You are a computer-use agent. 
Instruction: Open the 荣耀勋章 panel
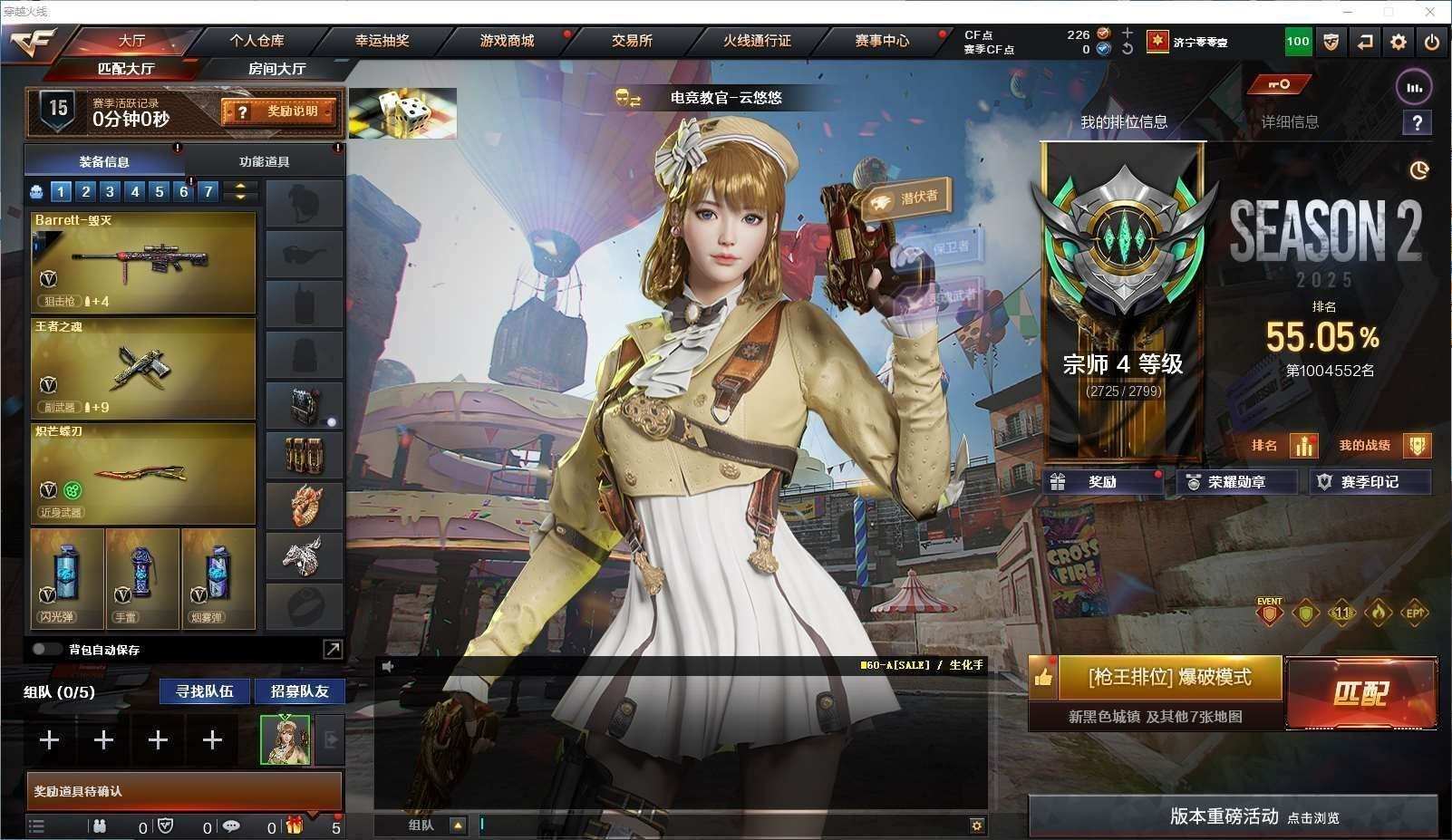click(x=1236, y=482)
